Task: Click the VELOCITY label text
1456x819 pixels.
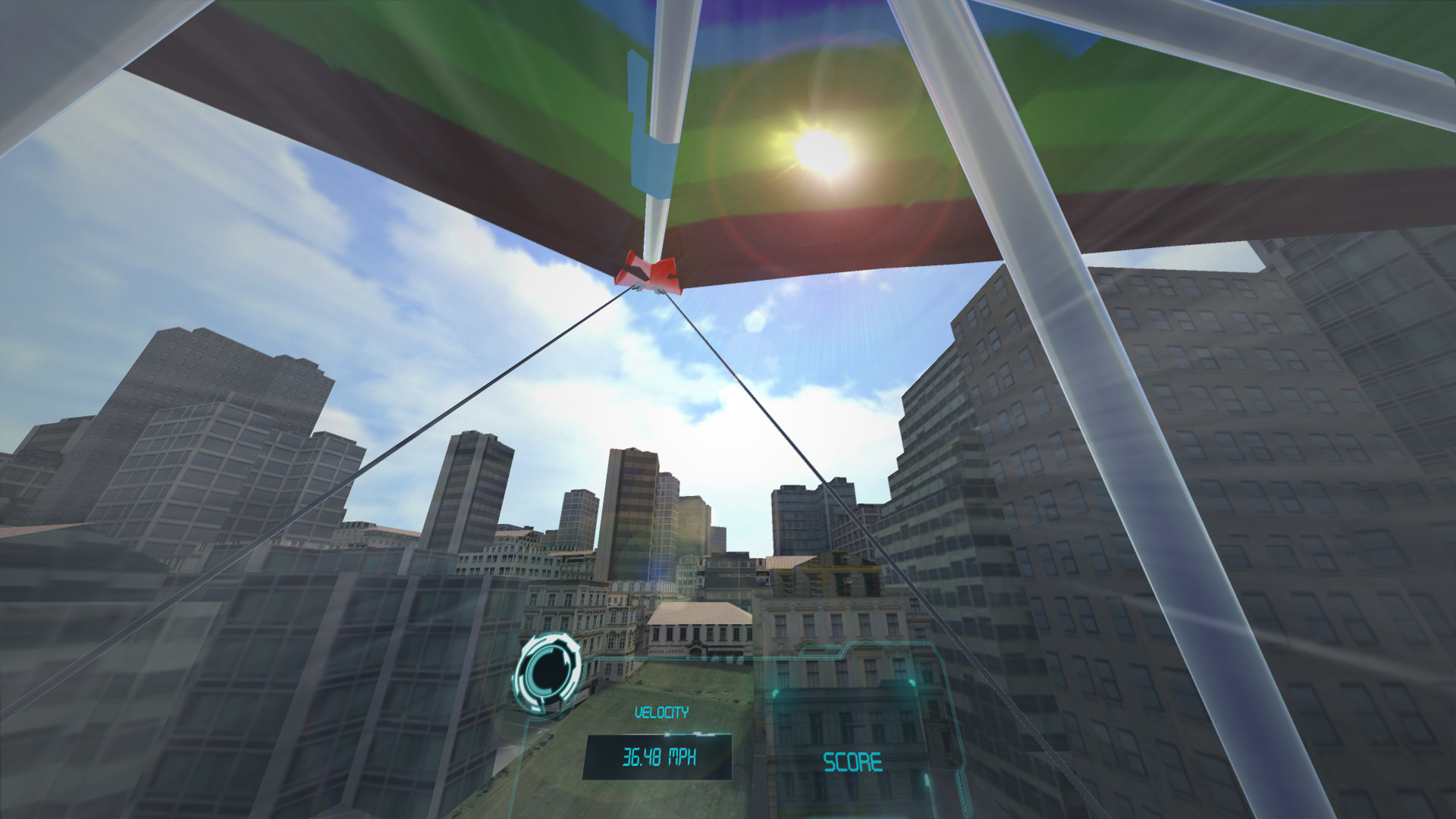Action: (661, 711)
